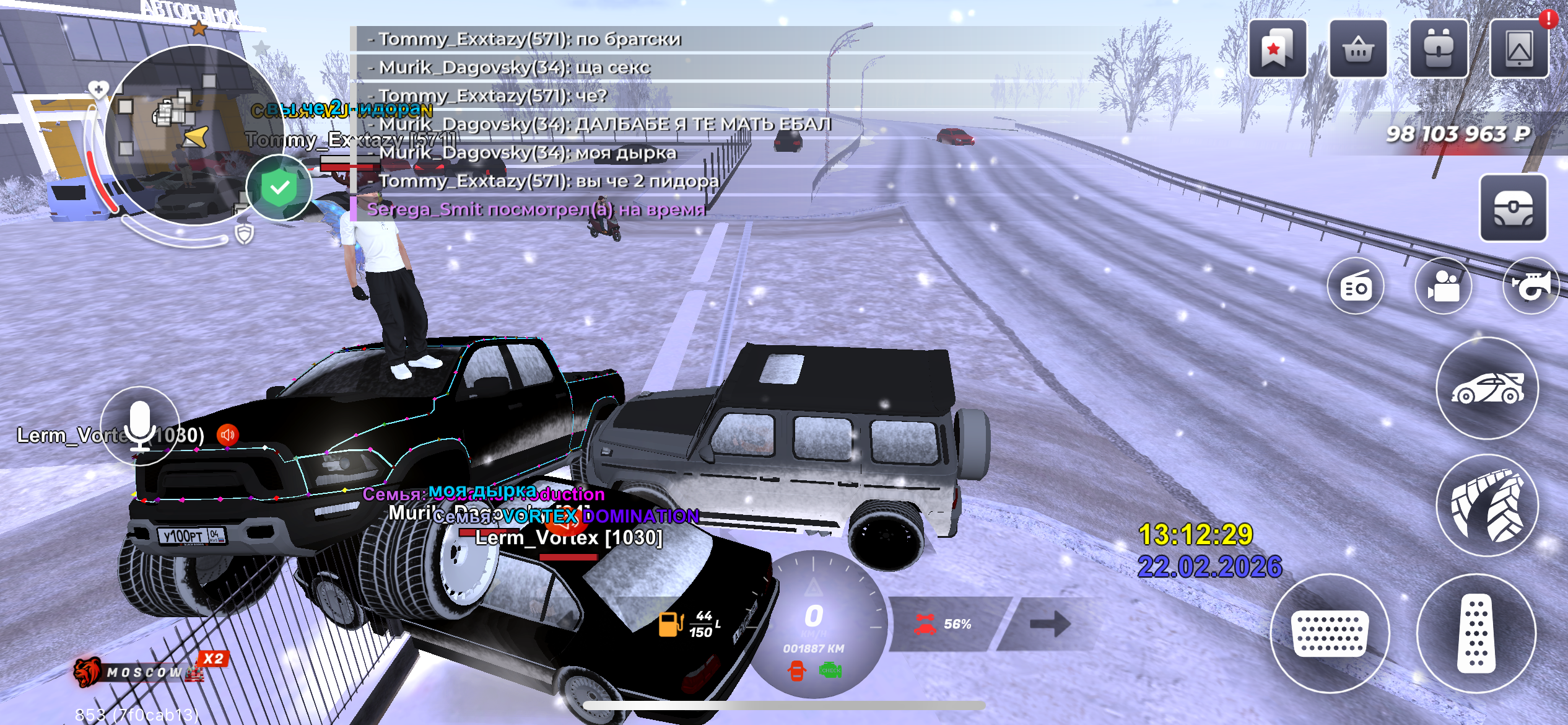This screenshot has height=725, width=1568.
Task: Open the shopping basket store
Action: tap(1357, 48)
